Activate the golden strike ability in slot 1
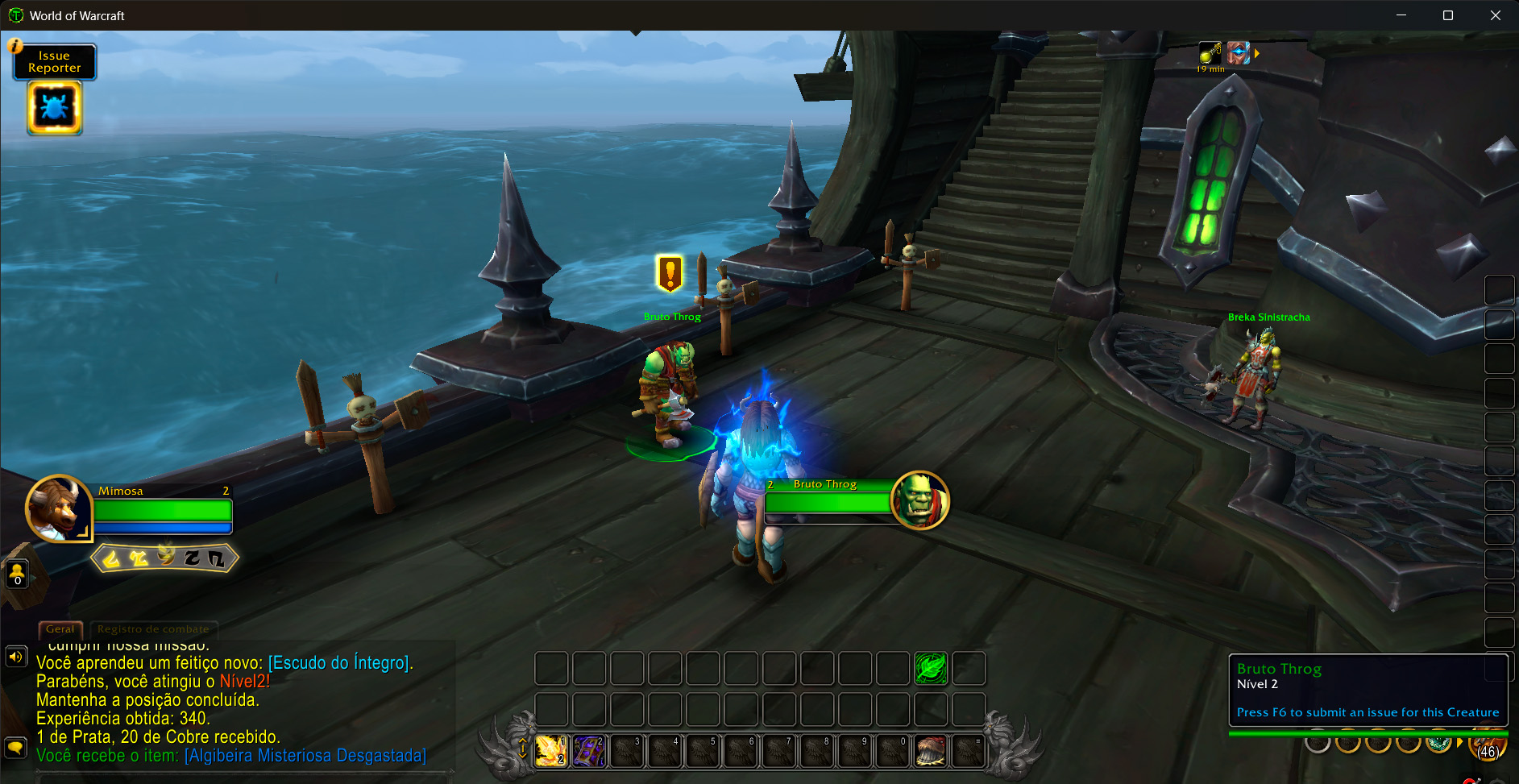1519x784 pixels. tap(551, 751)
